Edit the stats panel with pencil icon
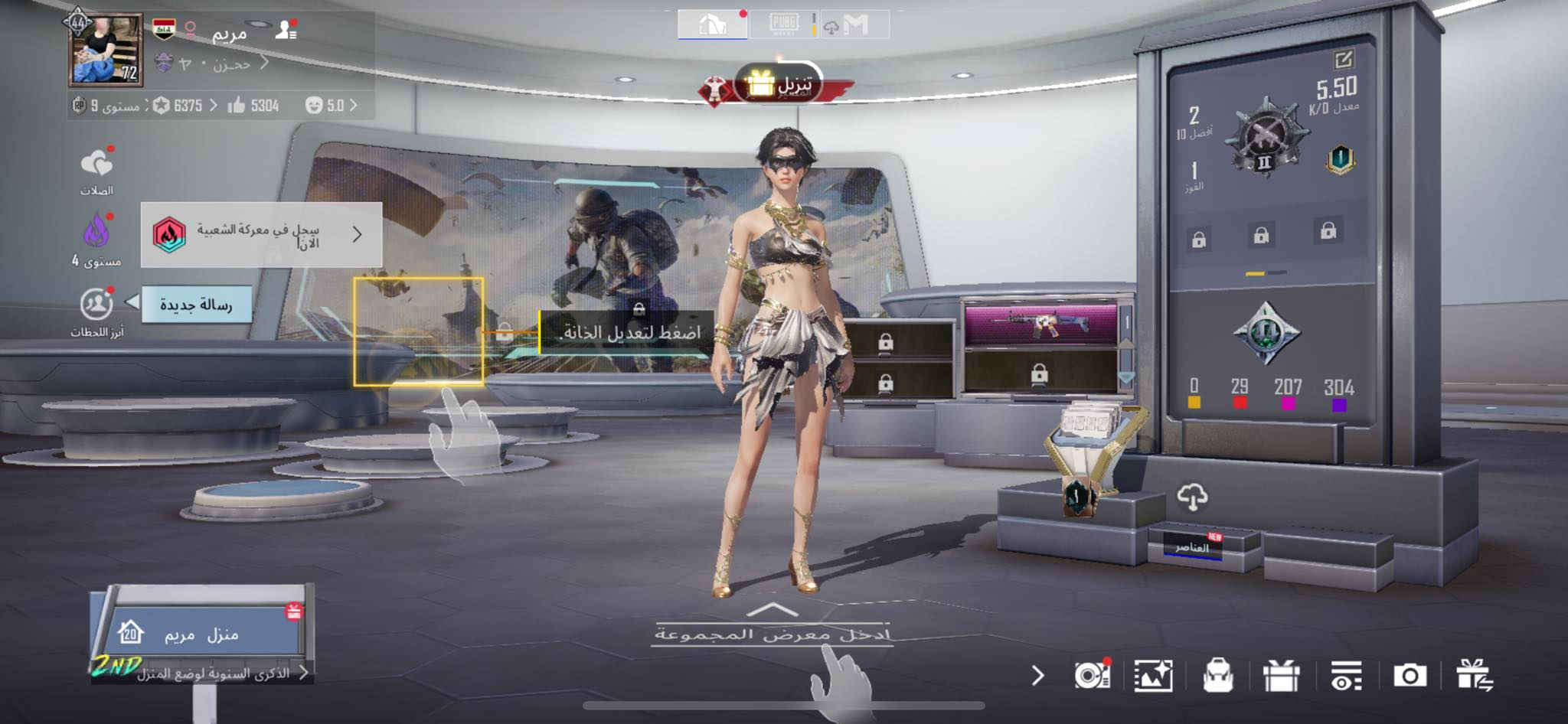Image resolution: width=1568 pixels, height=724 pixels. [1344, 59]
